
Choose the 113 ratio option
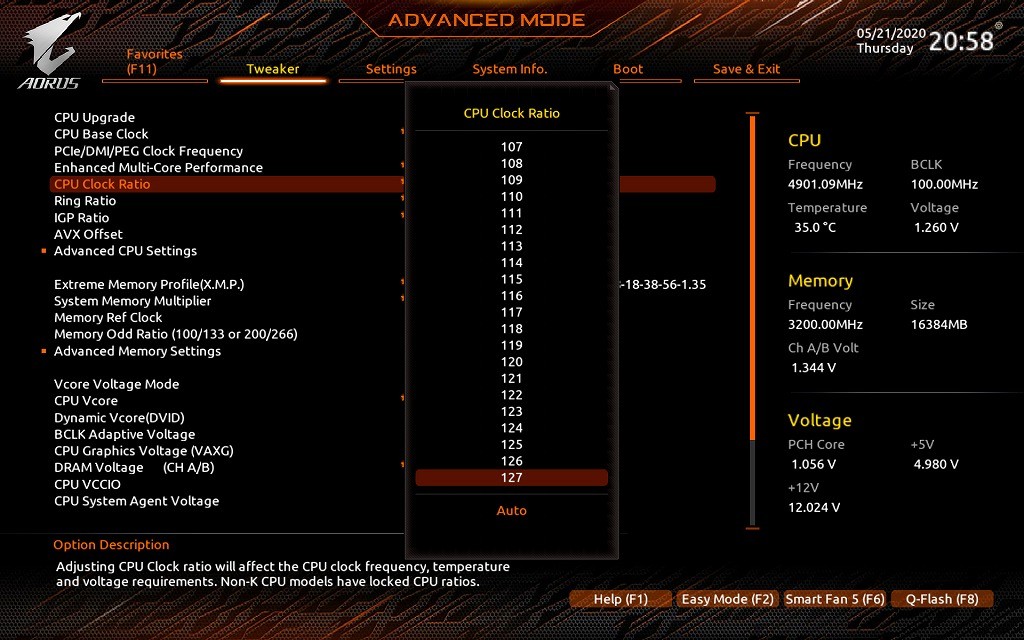[512, 246]
